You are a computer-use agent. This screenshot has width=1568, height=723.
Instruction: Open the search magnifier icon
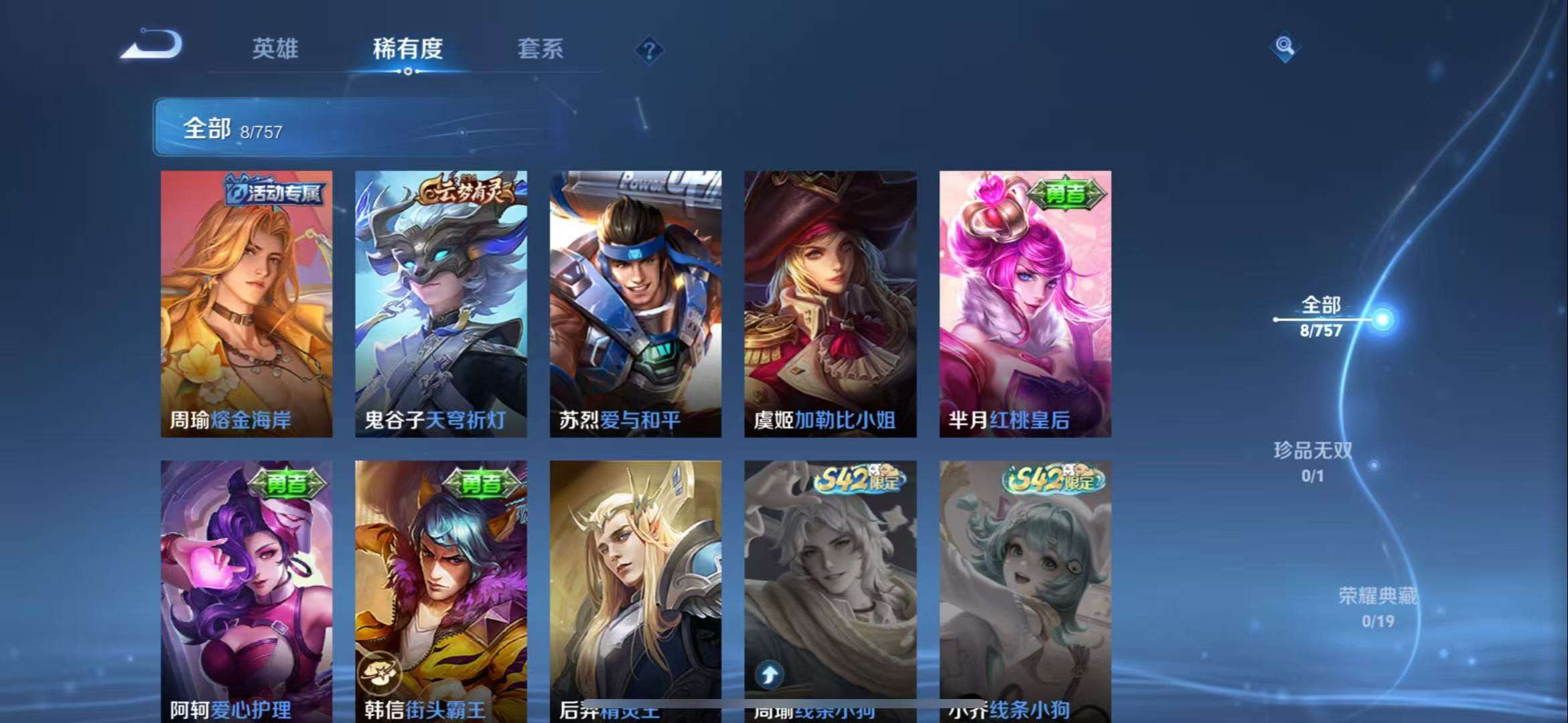pyautogui.click(x=1284, y=48)
